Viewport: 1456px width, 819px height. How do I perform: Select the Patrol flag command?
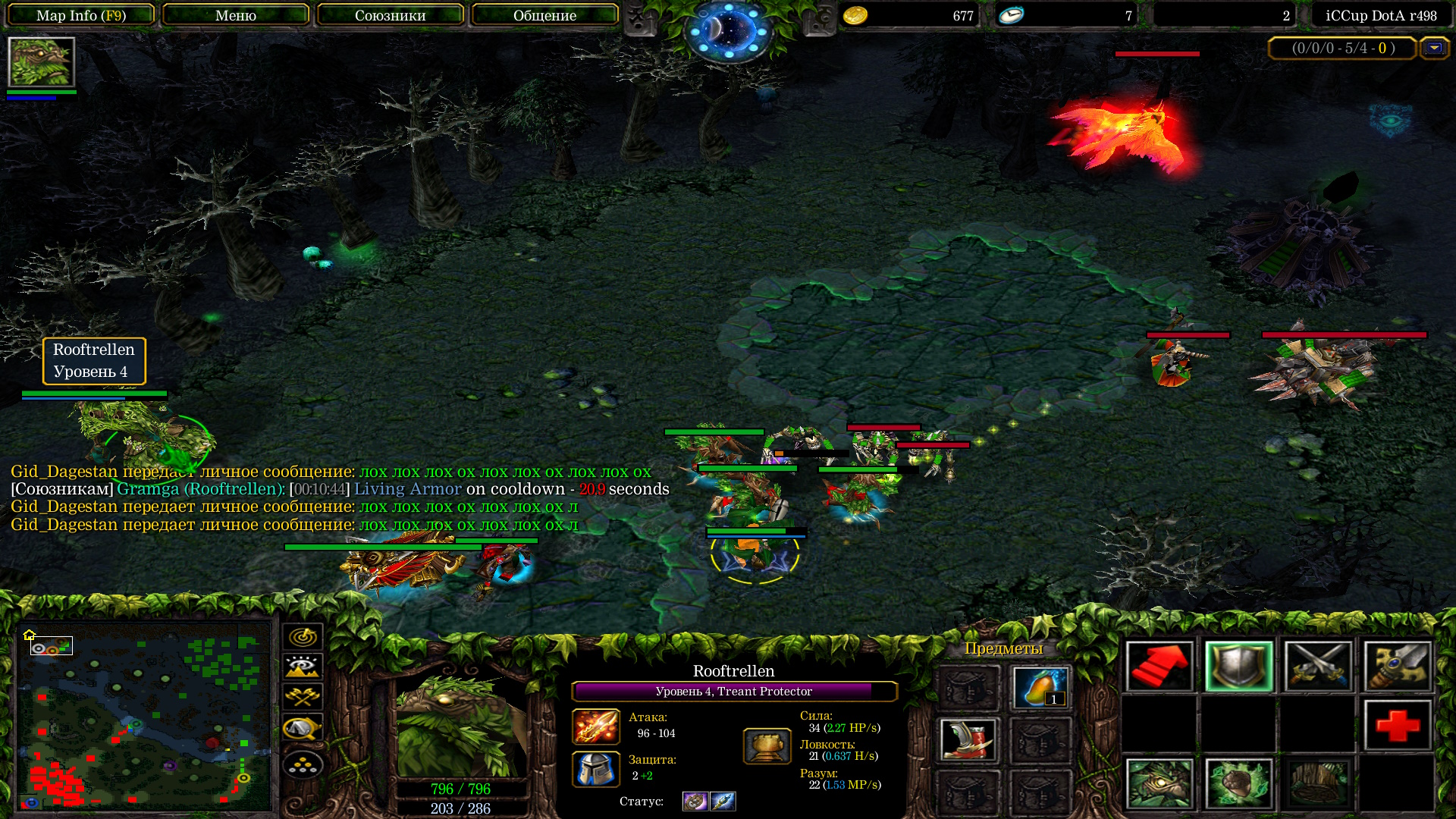coord(1397,667)
